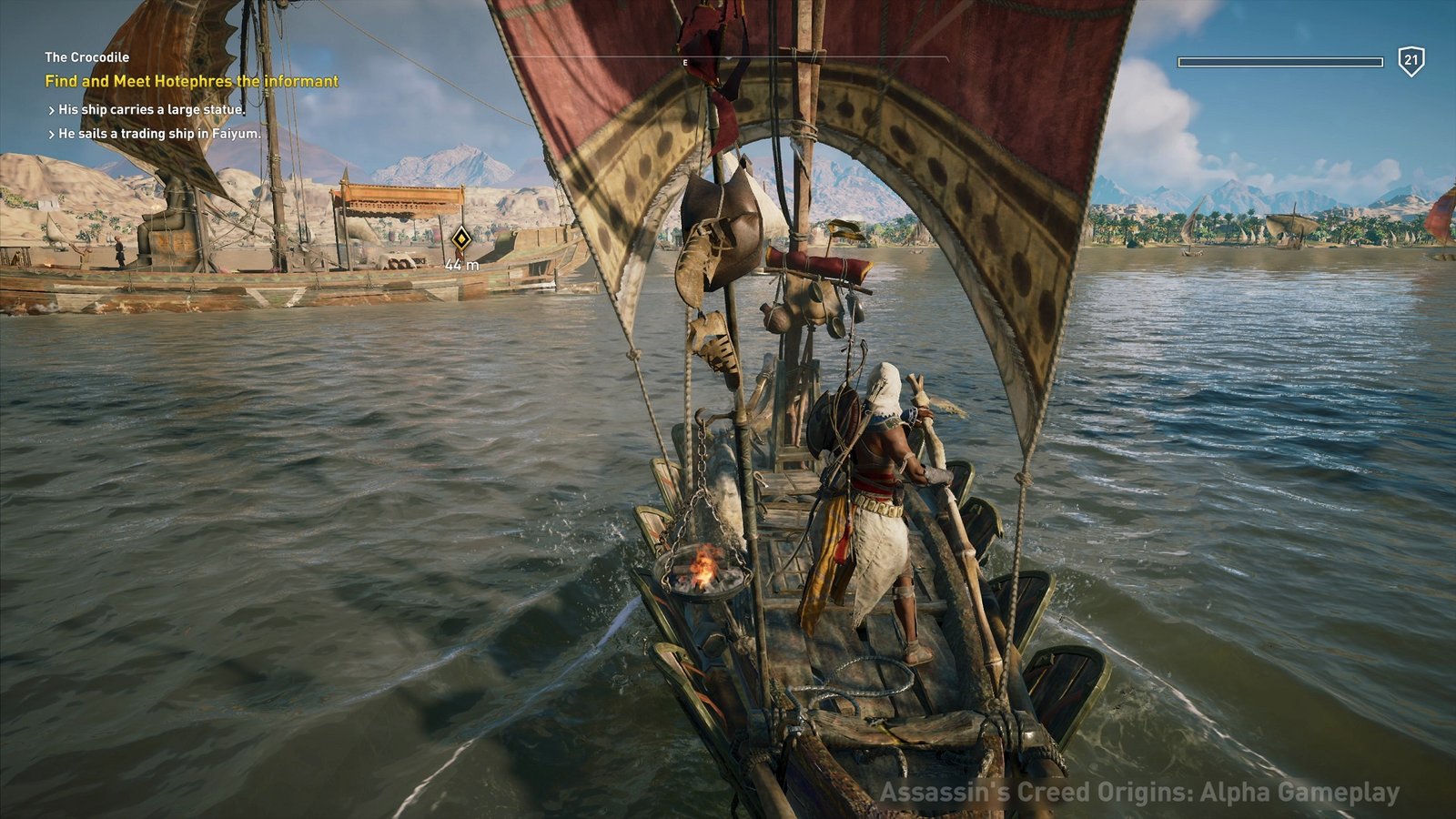Open The Crocodile quest title
Screen dimensions: 1456x819
point(87,56)
